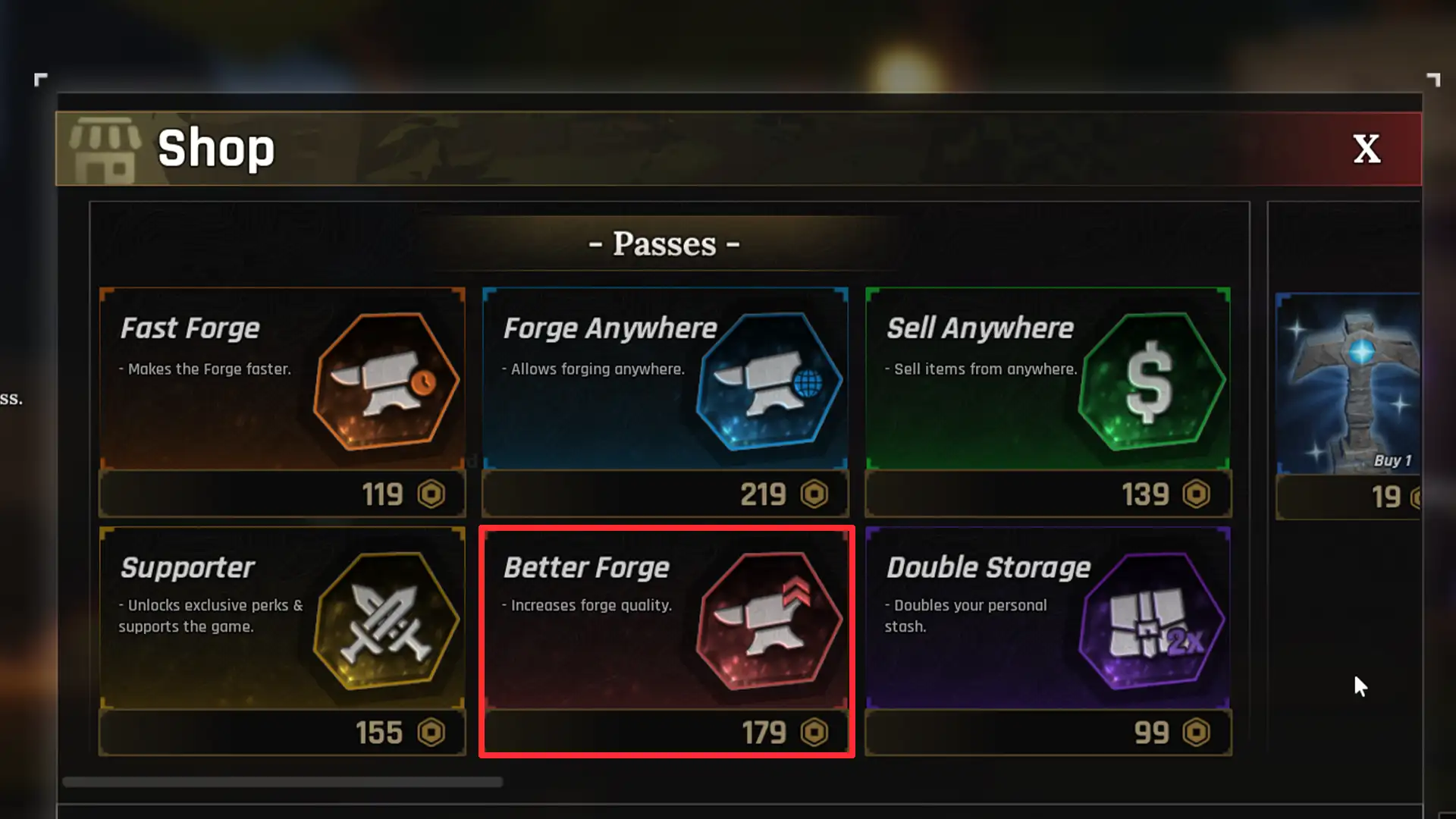The height and width of the screenshot is (819, 1456).
Task: Click the currency coin icon next to 119
Action: [x=432, y=494]
